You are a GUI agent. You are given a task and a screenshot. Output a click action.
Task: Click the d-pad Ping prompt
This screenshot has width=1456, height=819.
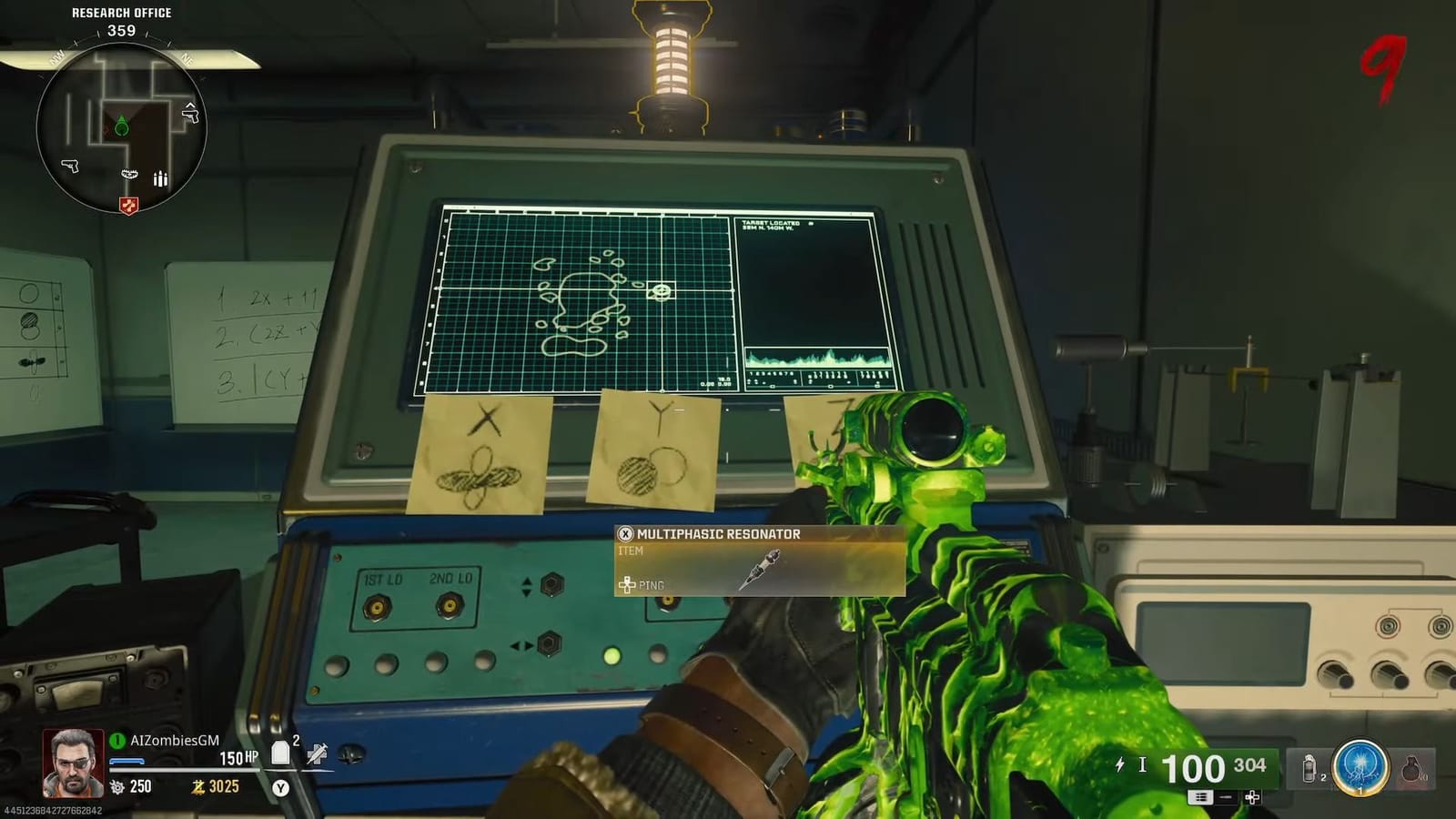628,585
